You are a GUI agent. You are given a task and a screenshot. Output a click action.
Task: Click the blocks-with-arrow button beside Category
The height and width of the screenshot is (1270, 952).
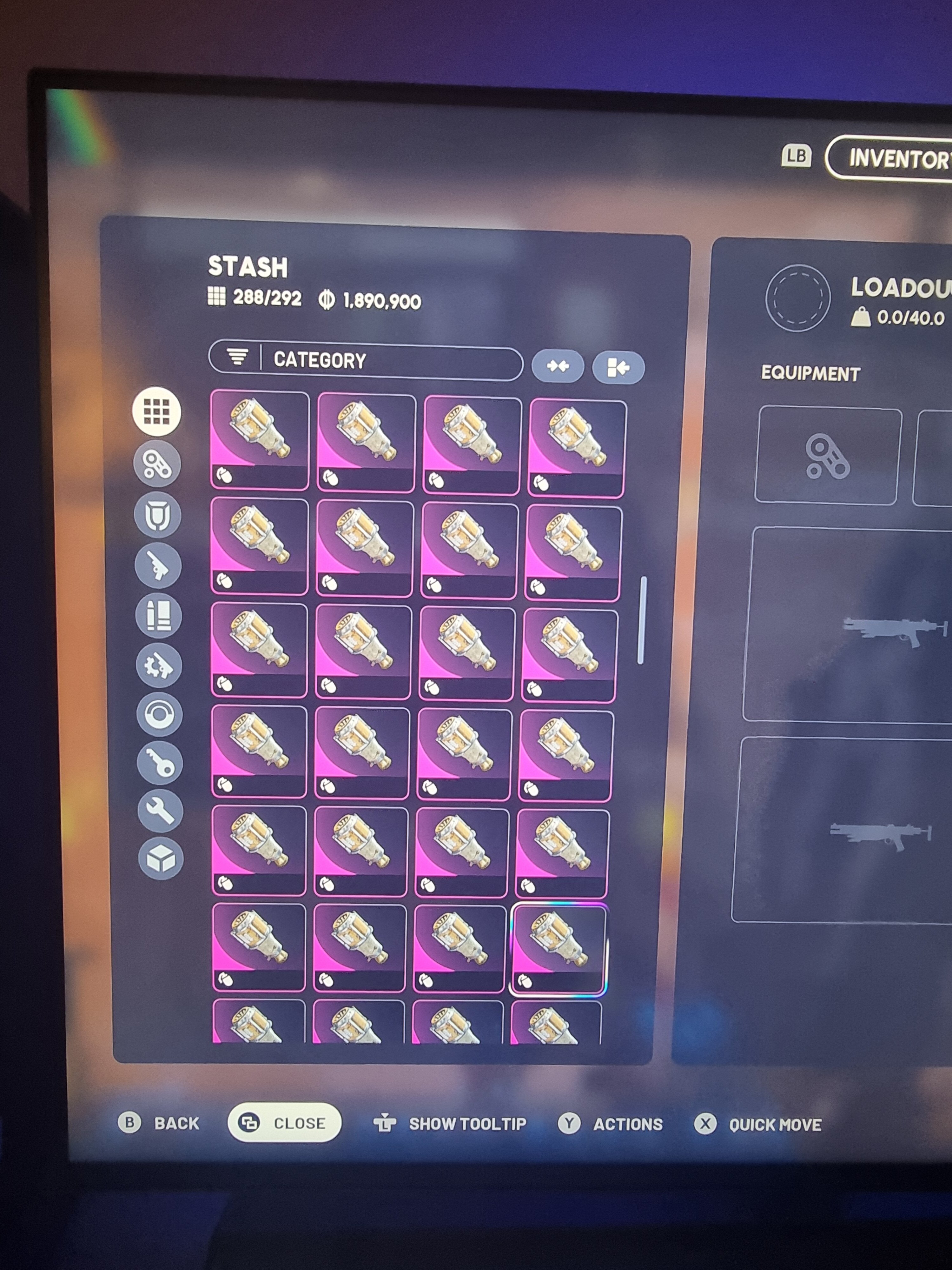618,367
